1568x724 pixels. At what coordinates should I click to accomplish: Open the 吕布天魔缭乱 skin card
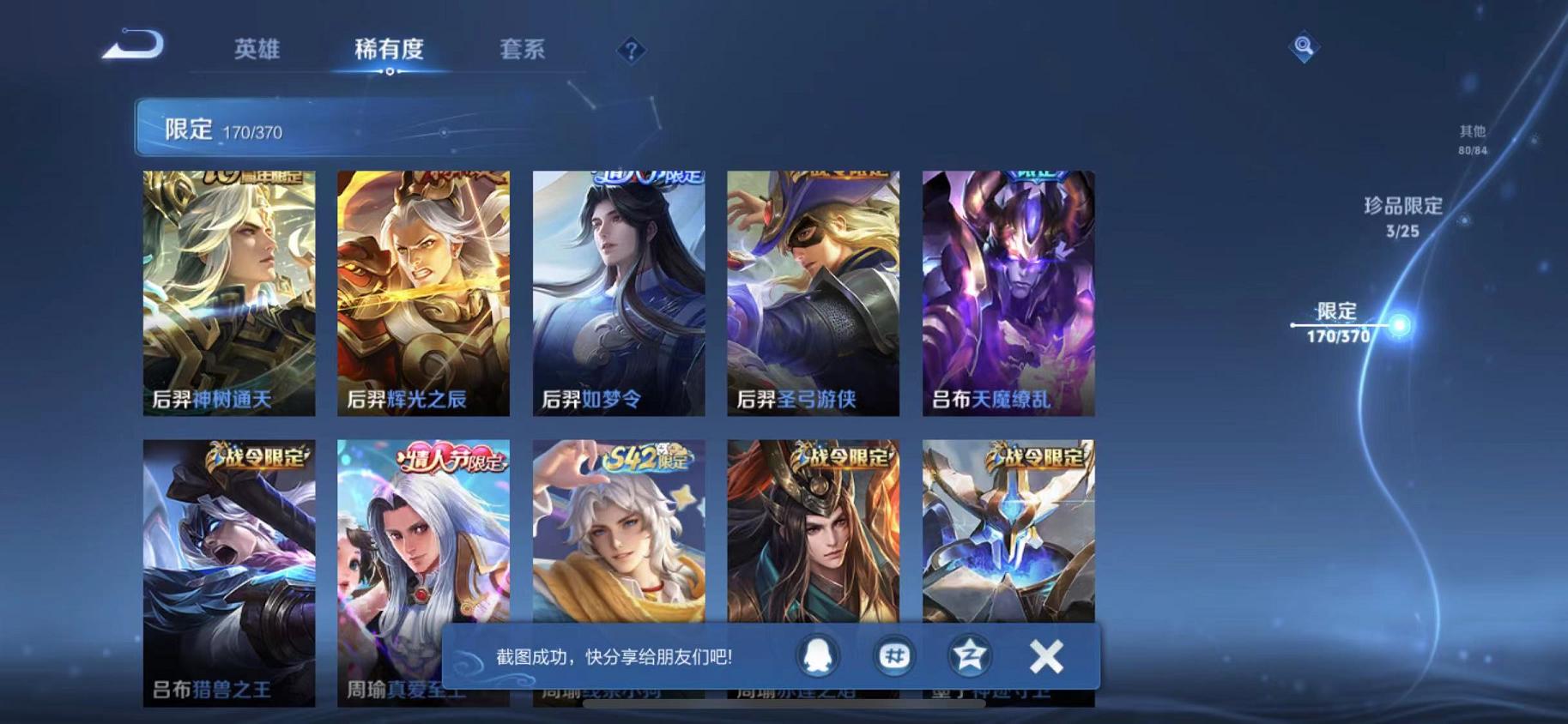pos(1007,292)
